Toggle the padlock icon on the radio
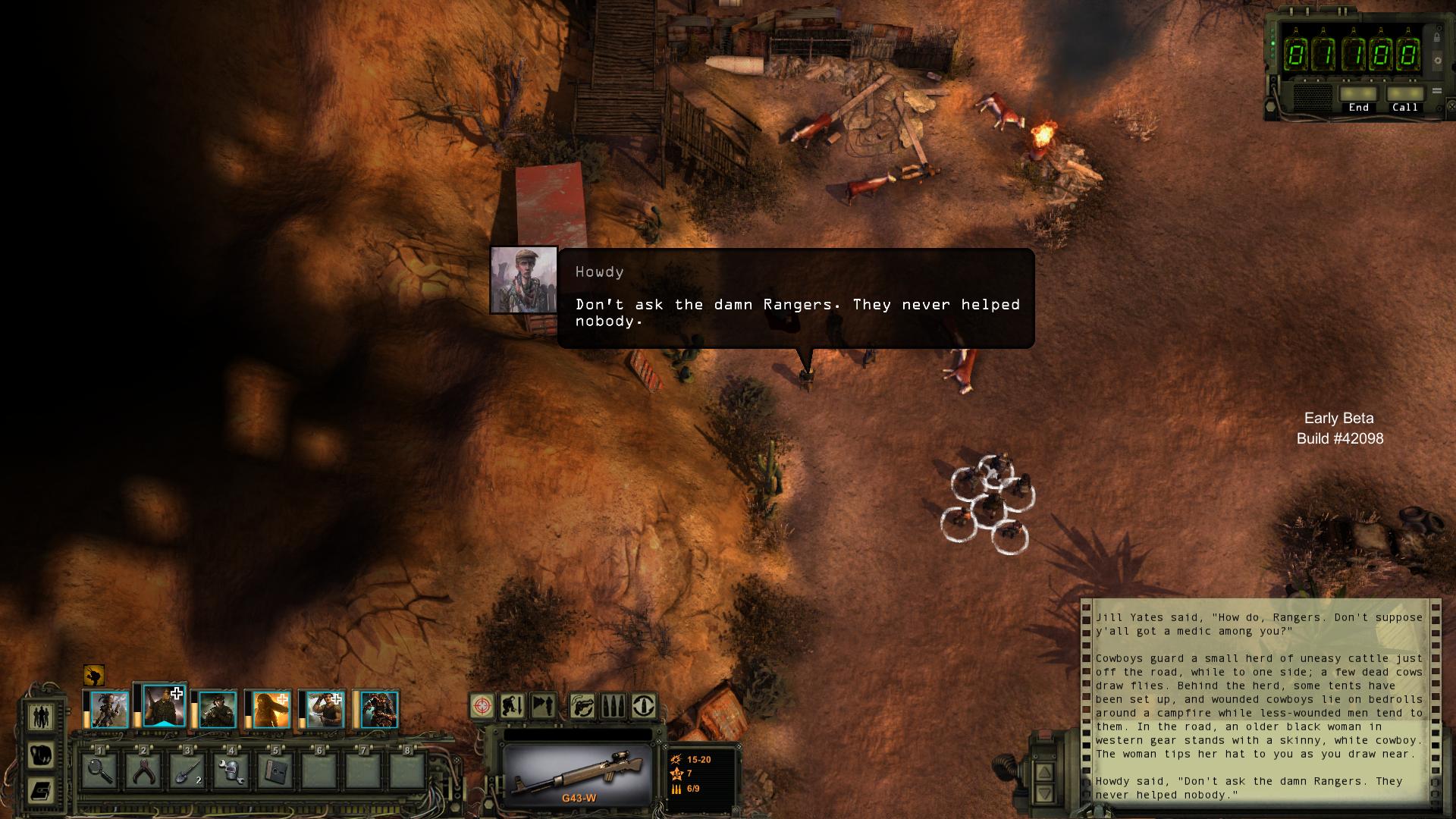1456x819 pixels. [x=1437, y=36]
